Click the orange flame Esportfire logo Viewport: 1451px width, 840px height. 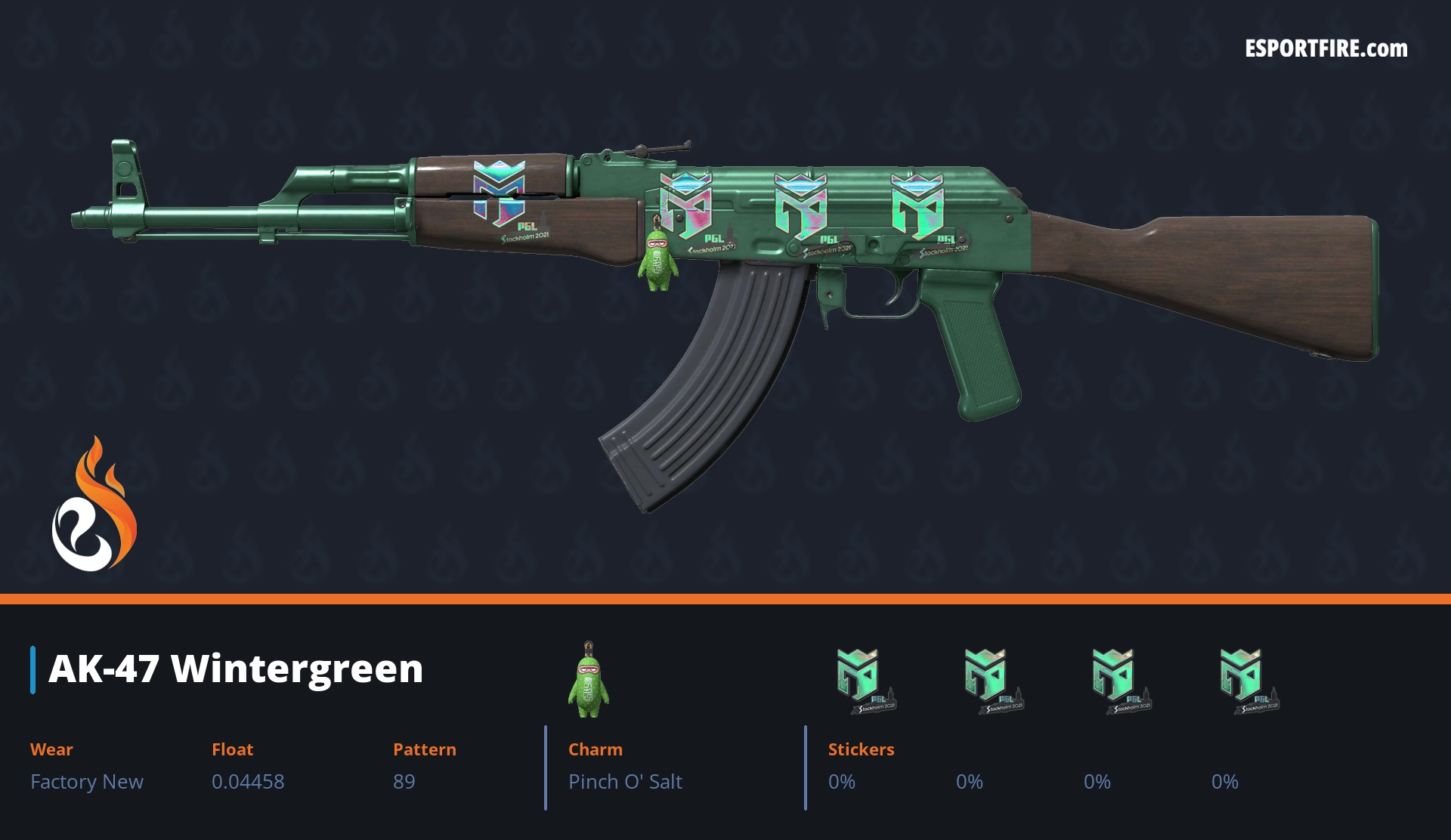click(94, 505)
